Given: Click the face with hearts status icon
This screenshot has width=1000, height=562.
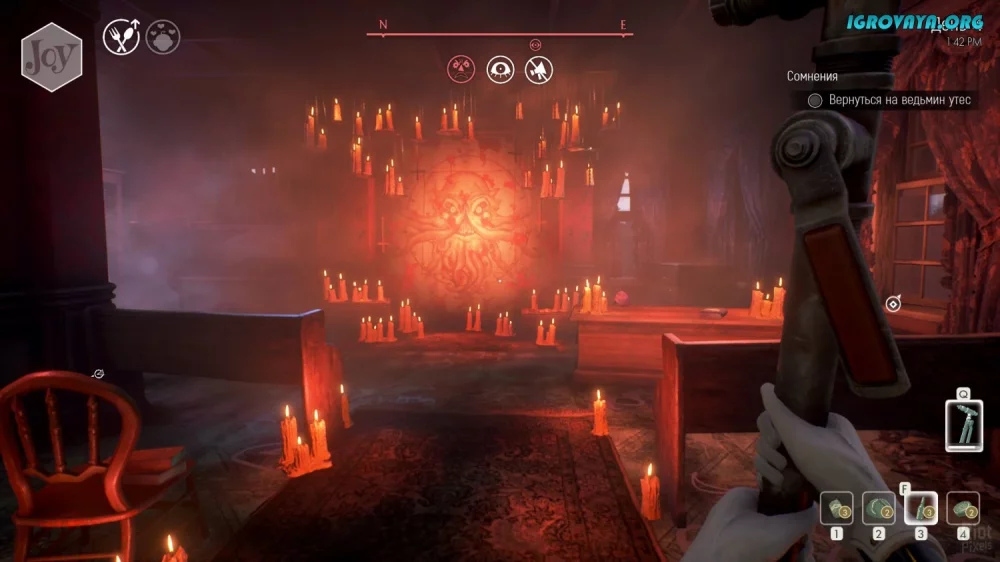Looking at the screenshot, I should point(163,38).
